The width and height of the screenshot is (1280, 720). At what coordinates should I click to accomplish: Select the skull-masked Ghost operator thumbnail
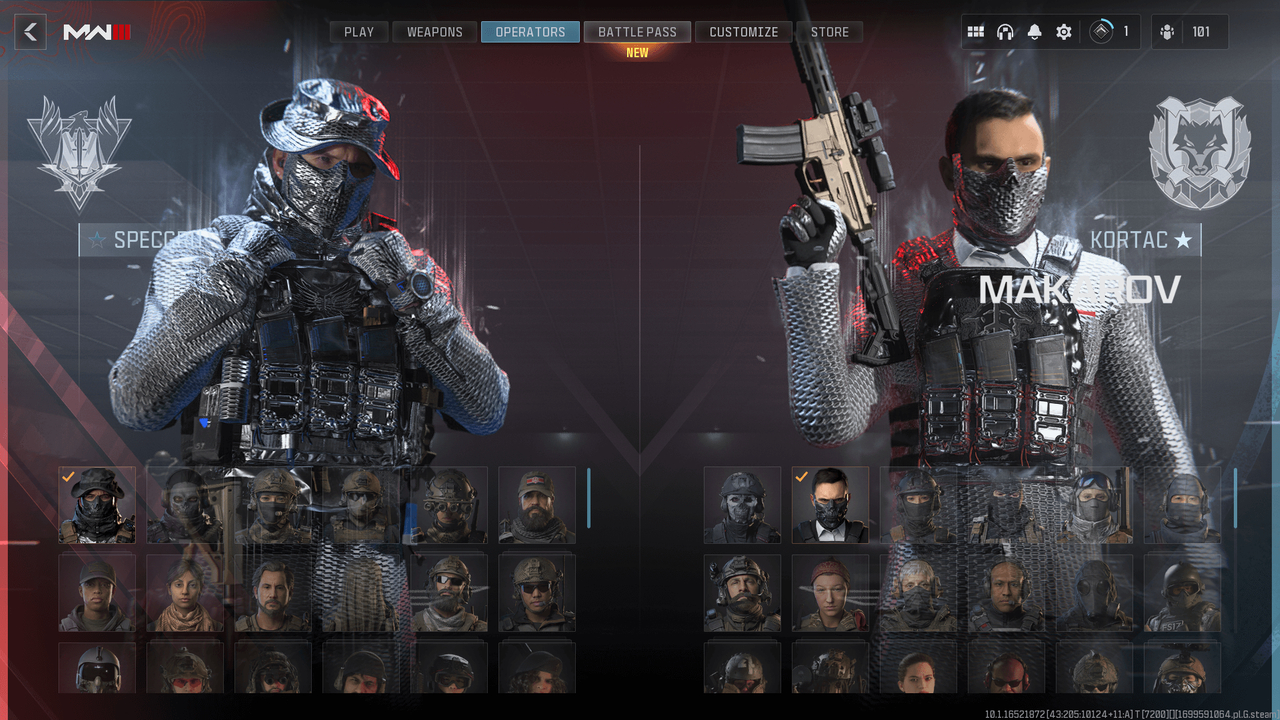pos(742,505)
